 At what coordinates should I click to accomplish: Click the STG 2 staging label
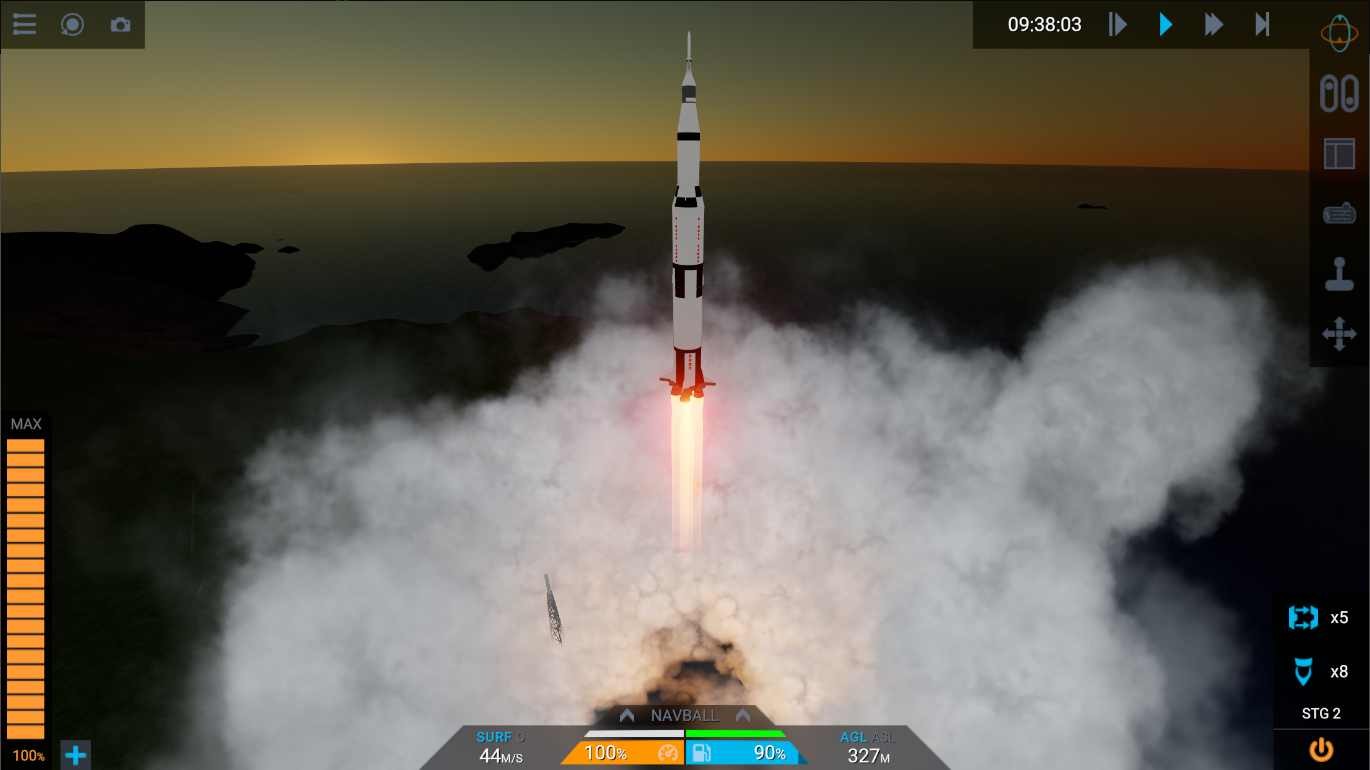coord(1320,713)
